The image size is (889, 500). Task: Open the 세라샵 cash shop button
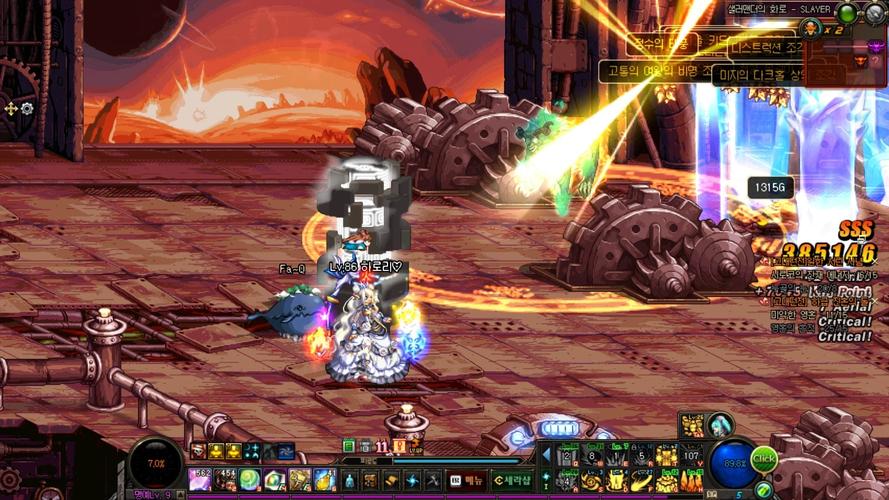(511, 480)
